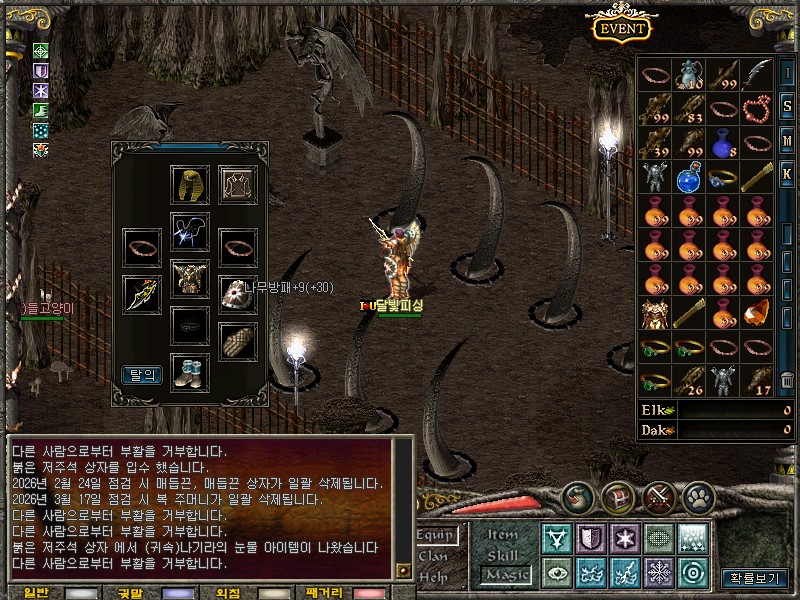
Task: Open the treasure chest round button
Action: 618,497
